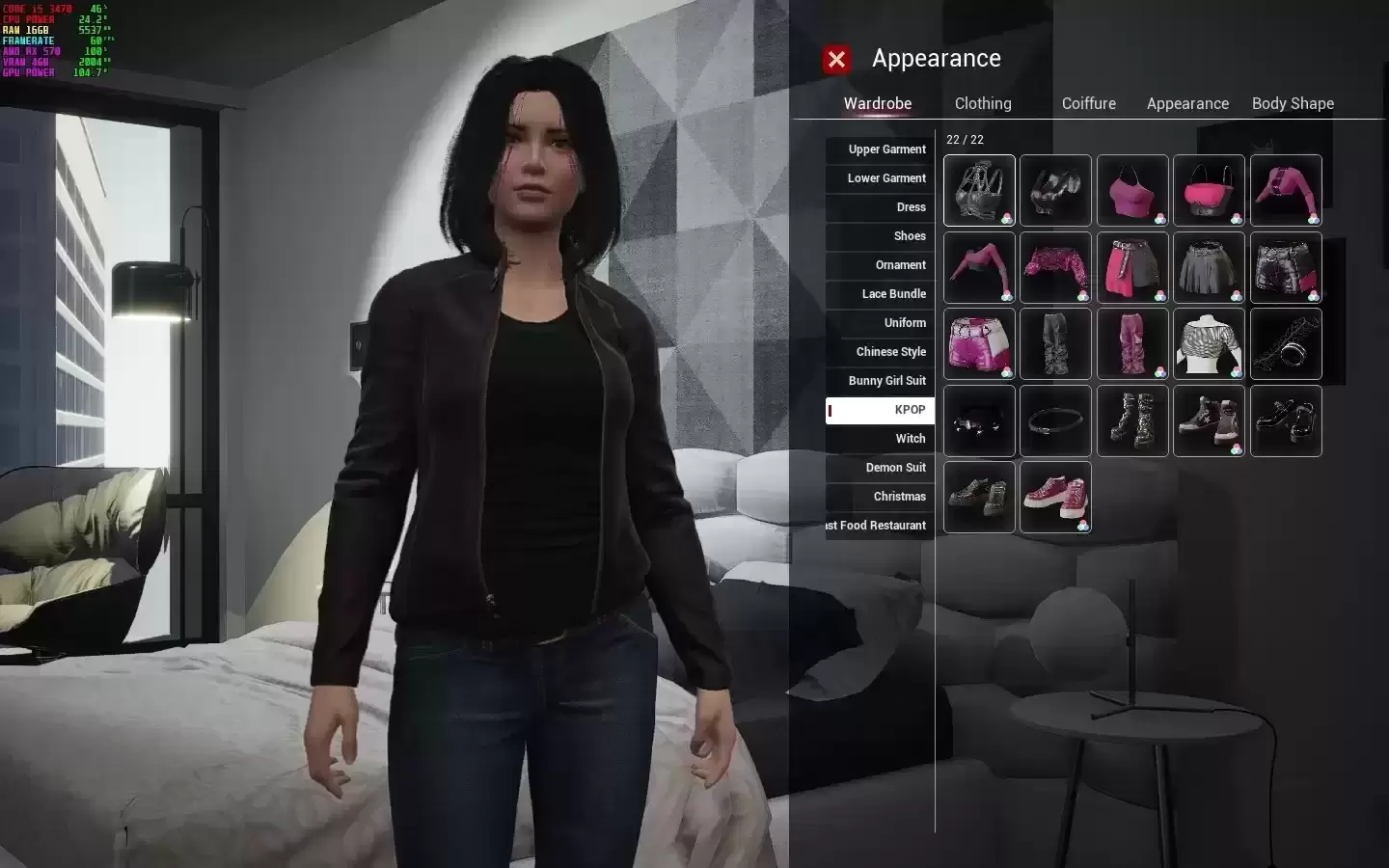Select the white off-shoulder striped top

(1209, 344)
